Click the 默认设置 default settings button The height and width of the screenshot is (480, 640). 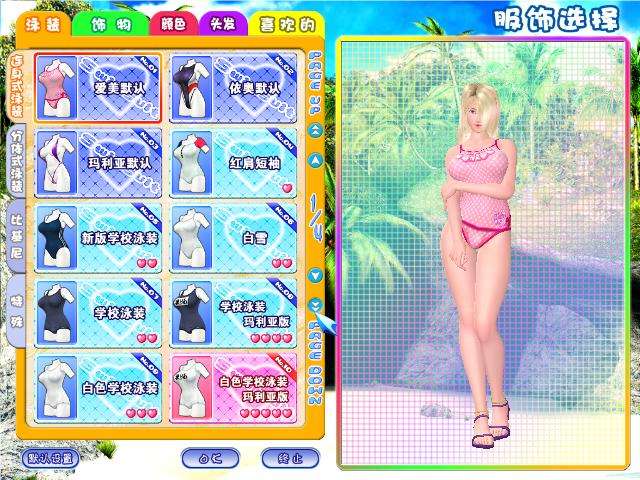tap(48, 458)
